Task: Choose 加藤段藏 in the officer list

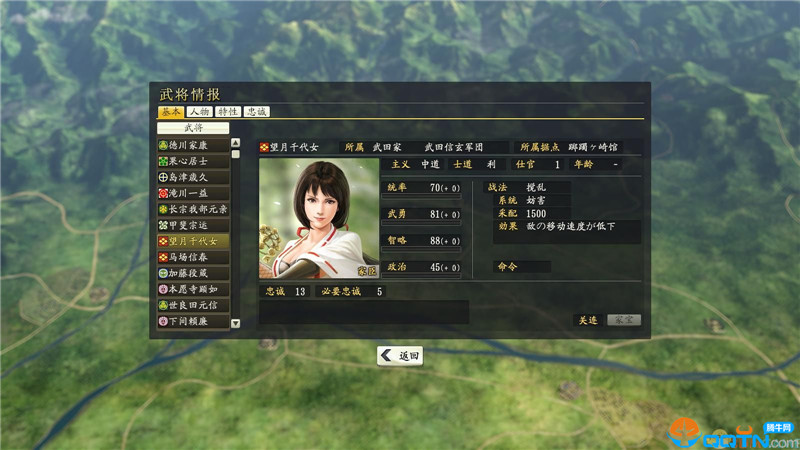Action: pyautogui.click(x=193, y=273)
